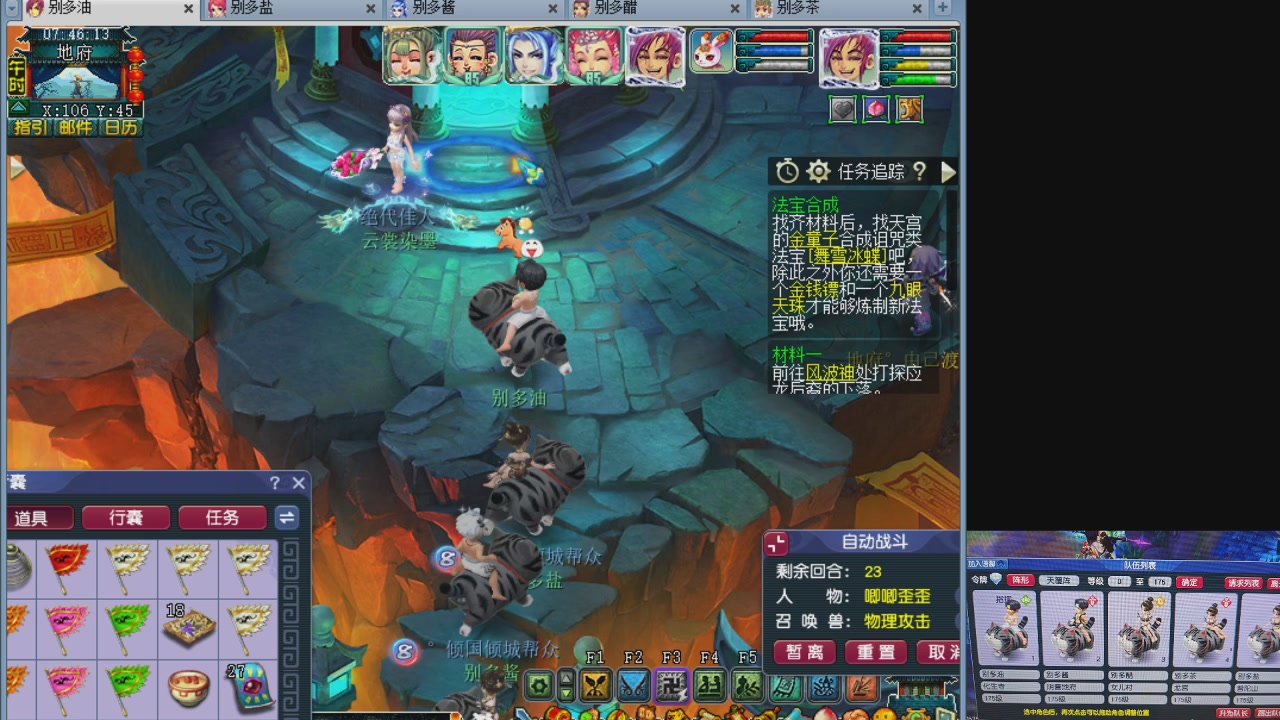The width and height of the screenshot is (1280, 720).
Task: Click 暂离 in the 自动战斗 panel
Action: click(x=805, y=653)
